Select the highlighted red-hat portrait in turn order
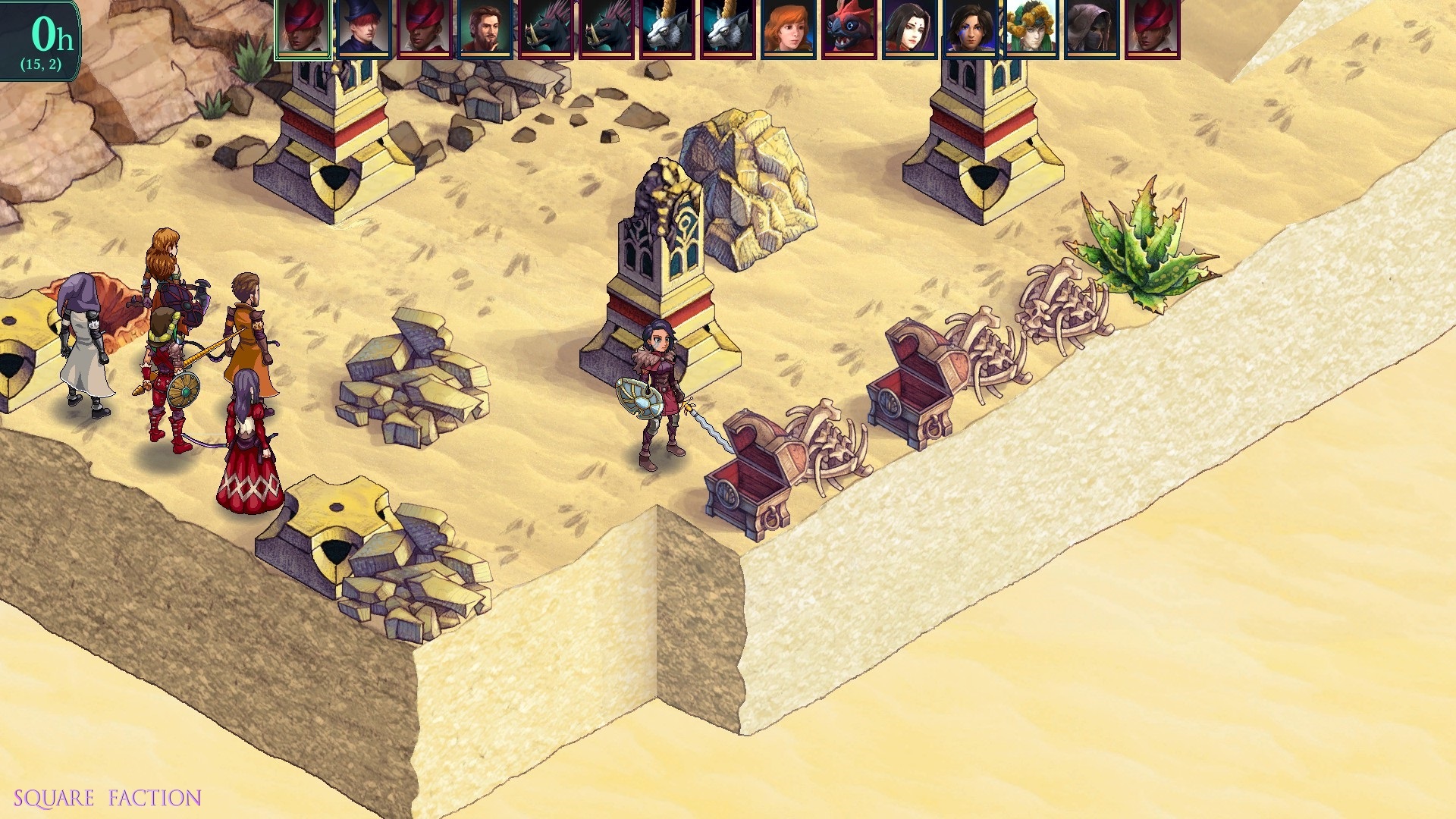This screenshot has height=819, width=1456. click(303, 28)
